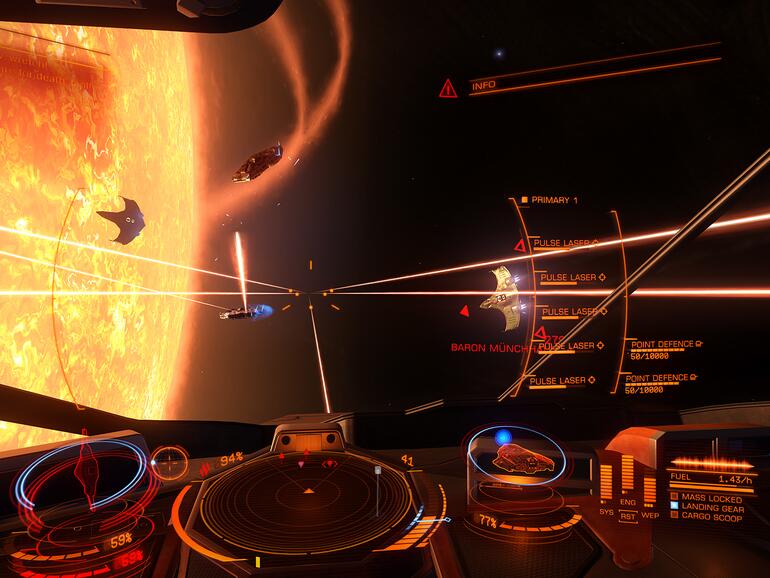Screen dimensions: 770x578
Task: Click the navigation compass dial
Action: pos(171,462)
